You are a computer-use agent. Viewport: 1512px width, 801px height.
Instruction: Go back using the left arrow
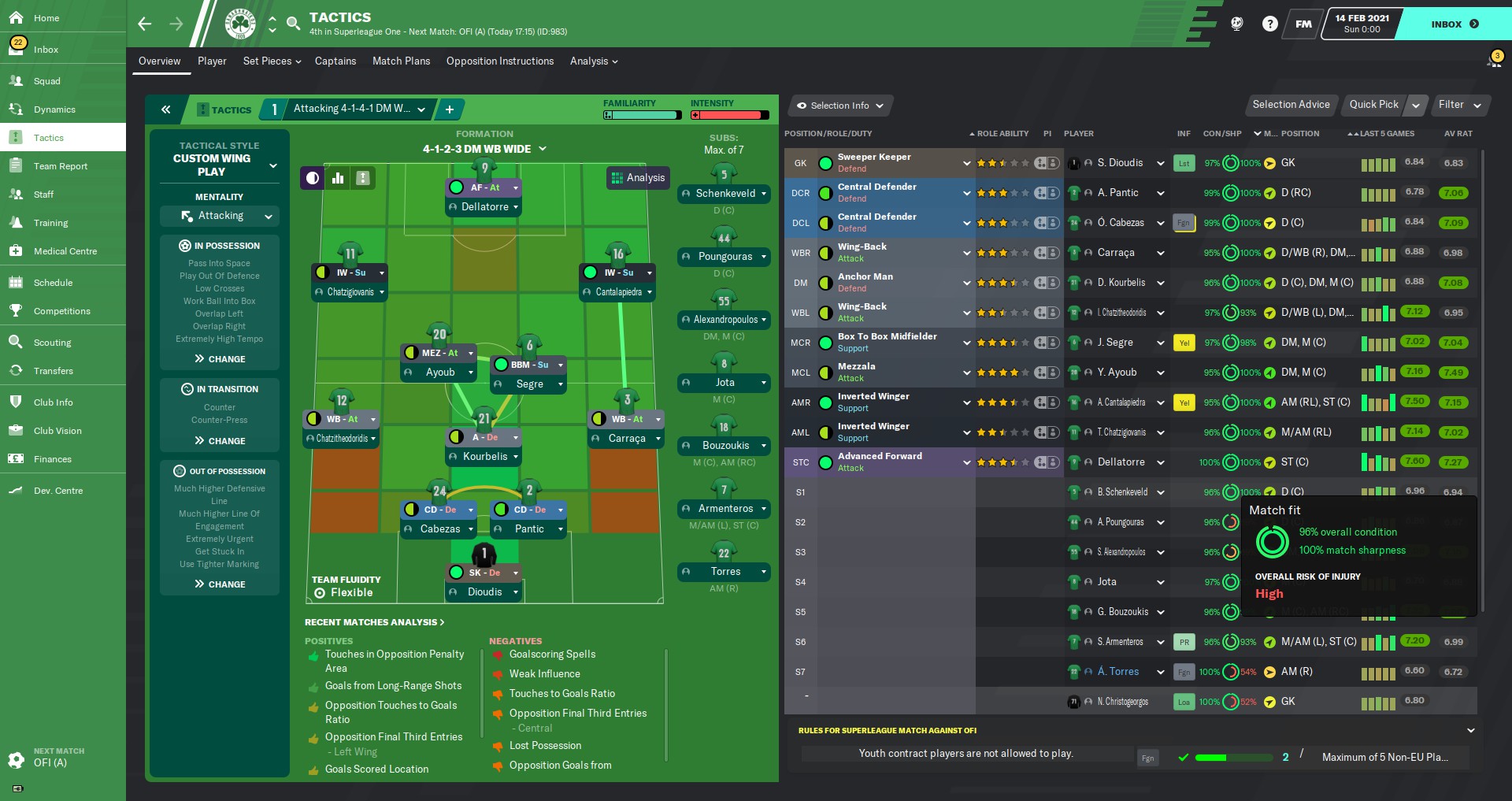click(x=145, y=24)
